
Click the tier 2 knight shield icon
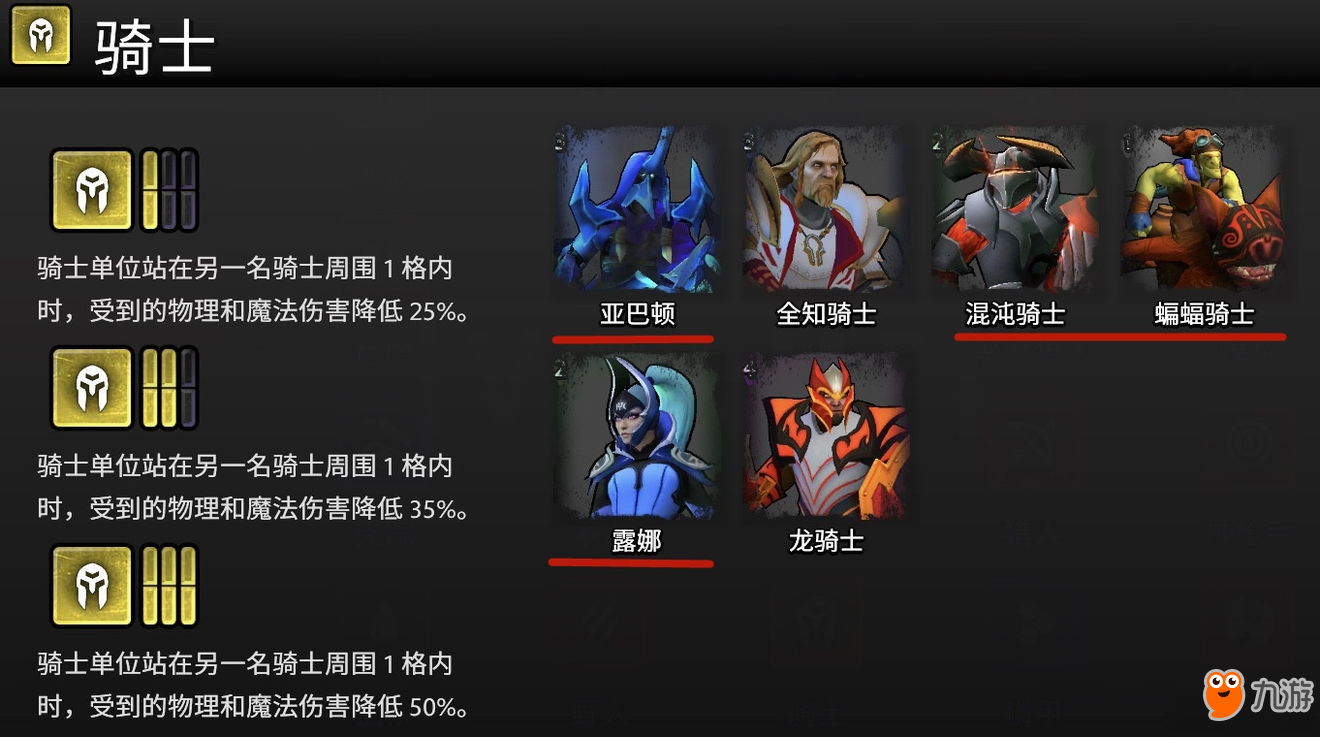click(90, 388)
